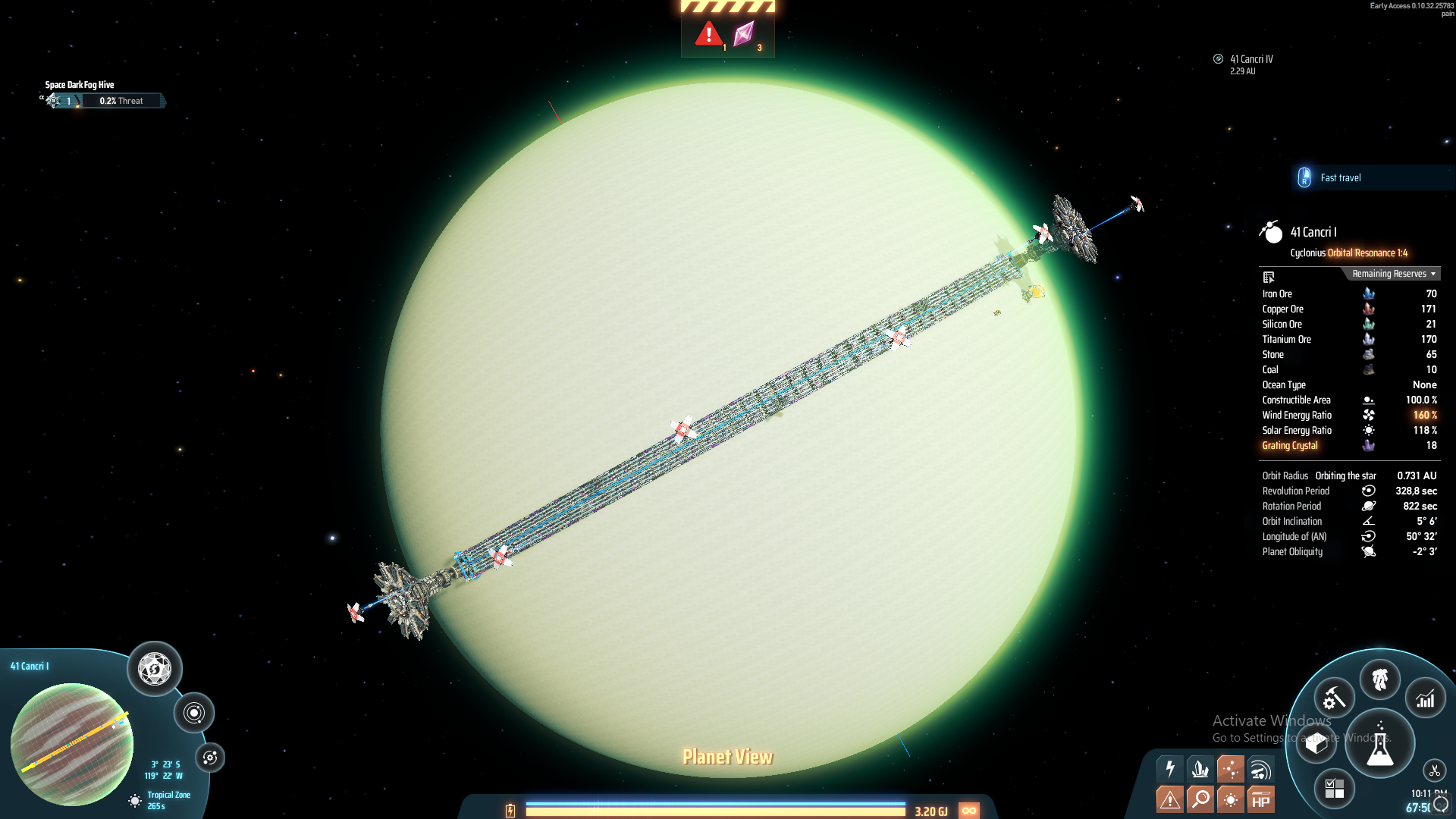Click the red warning alert at top
This screenshot has height=819, width=1456.
pyautogui.click(x=709, y=34)
